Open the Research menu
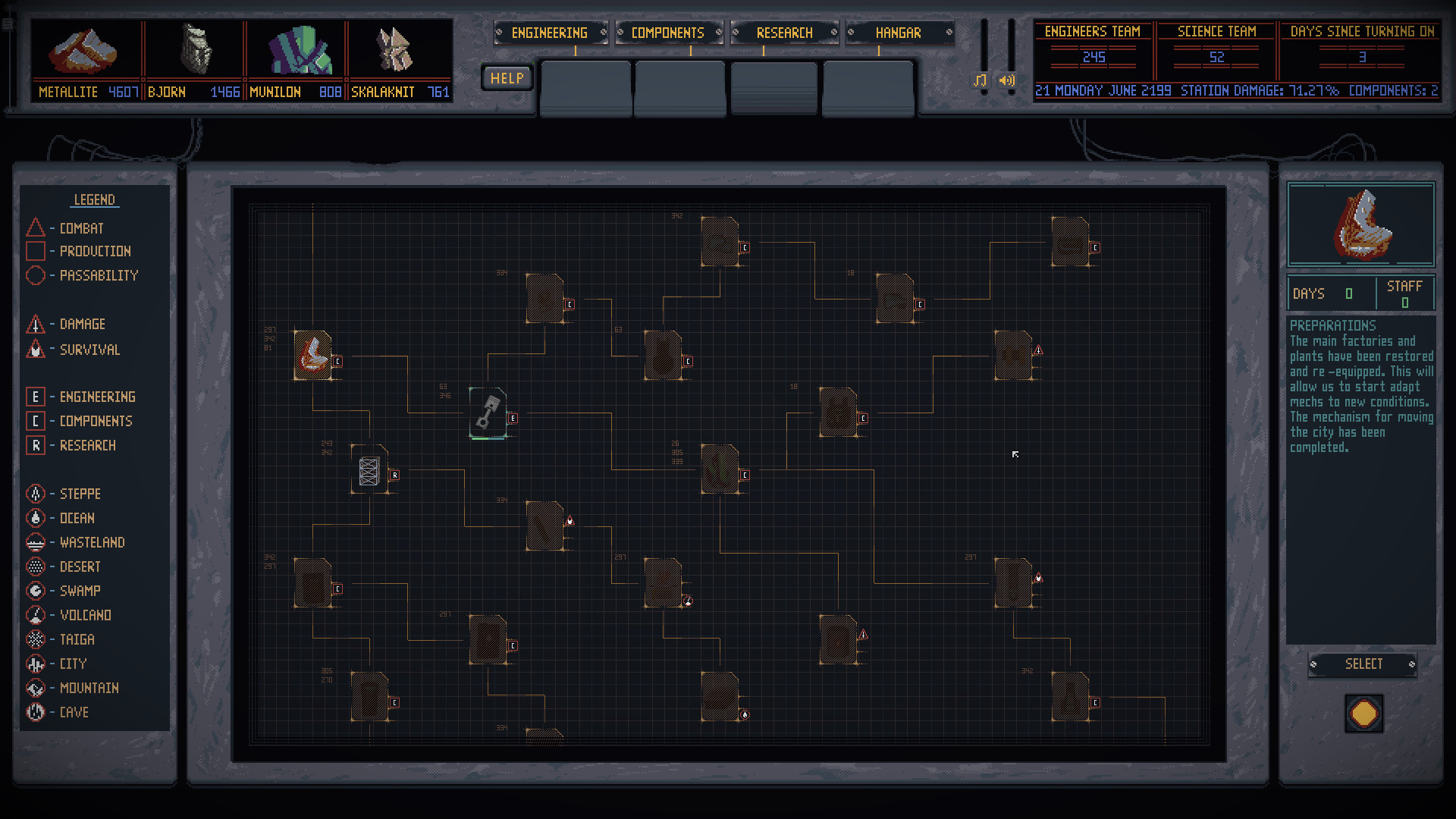 point(783,33)
